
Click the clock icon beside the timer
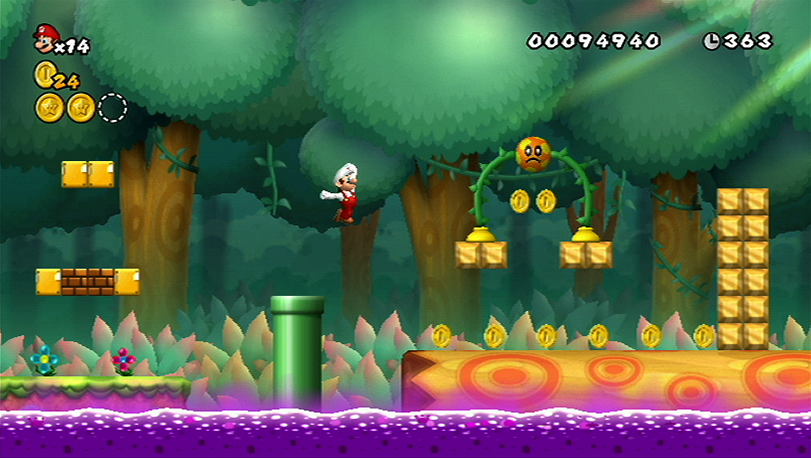(712, 41)
